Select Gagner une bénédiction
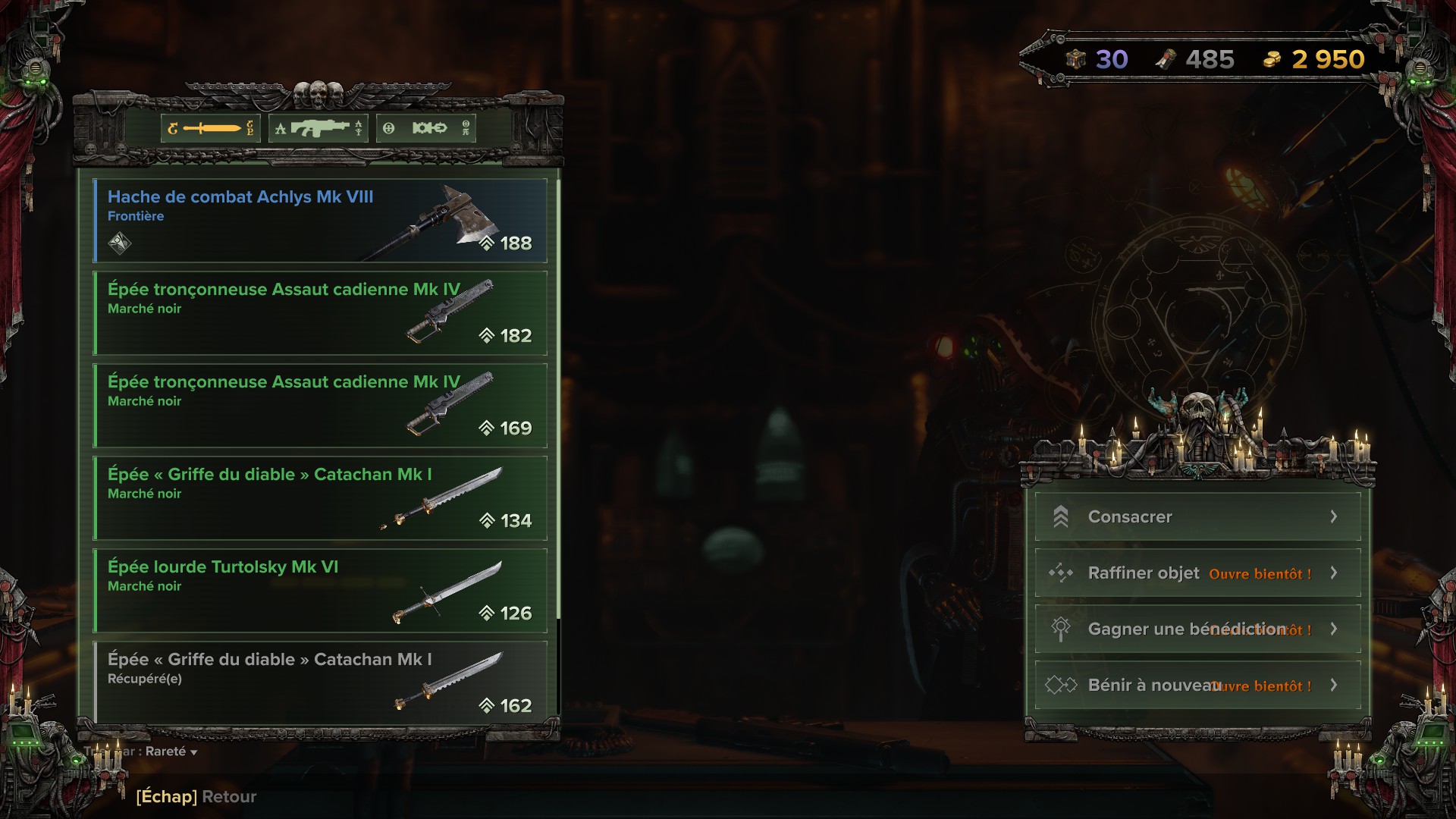Screen dimensions: 1456x819 1197,629
